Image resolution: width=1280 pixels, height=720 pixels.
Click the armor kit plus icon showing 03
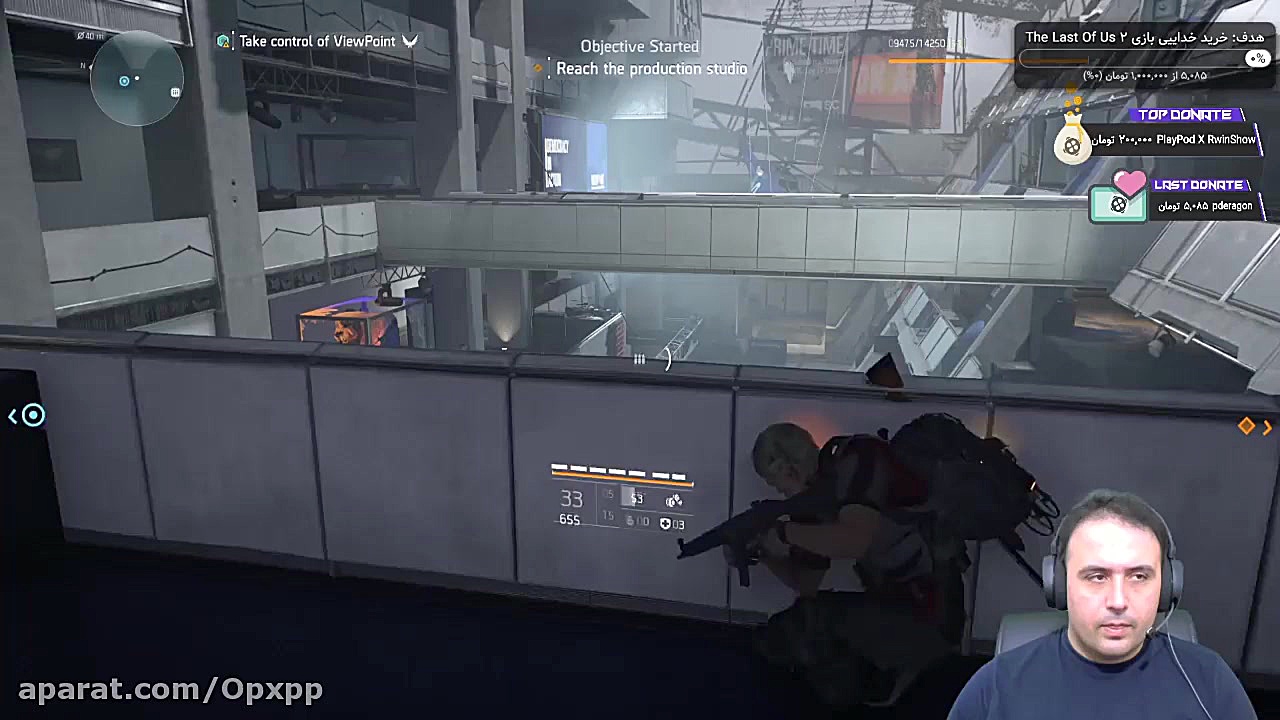[x=665, y=523]
